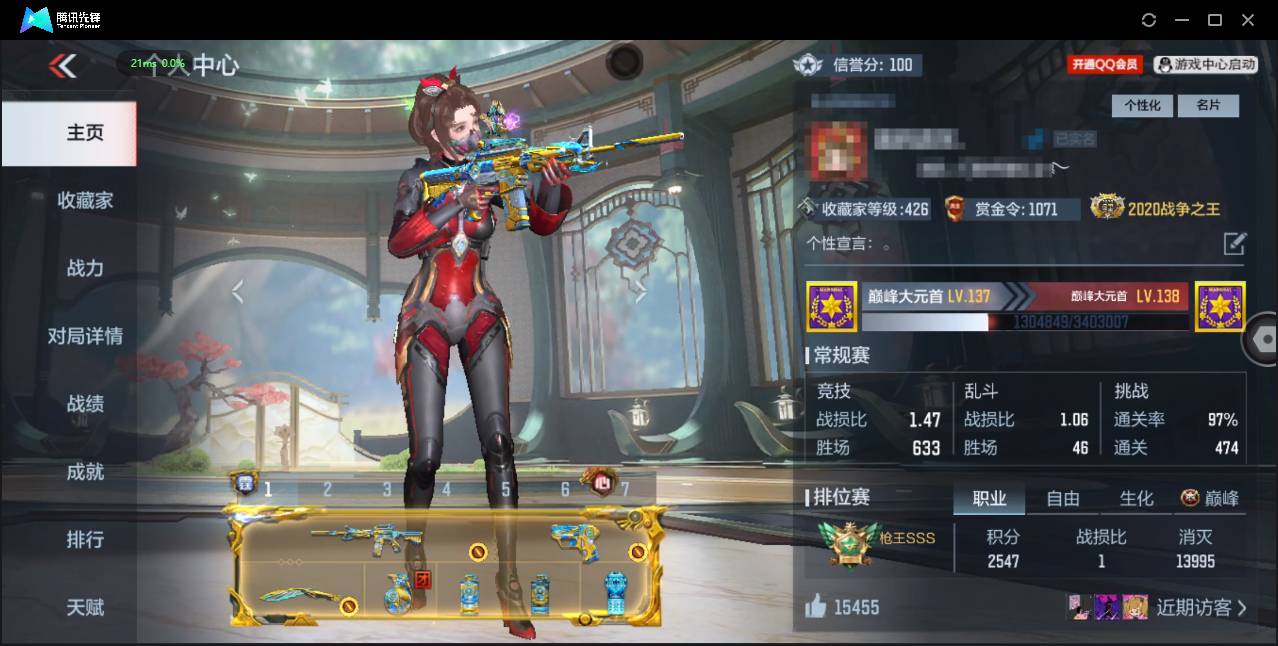Switch ranked stats to 自由 tab
Image resolution: width=1278 pixels, height=646 pixels.
pyautogui.click(x=1063, y=498)
